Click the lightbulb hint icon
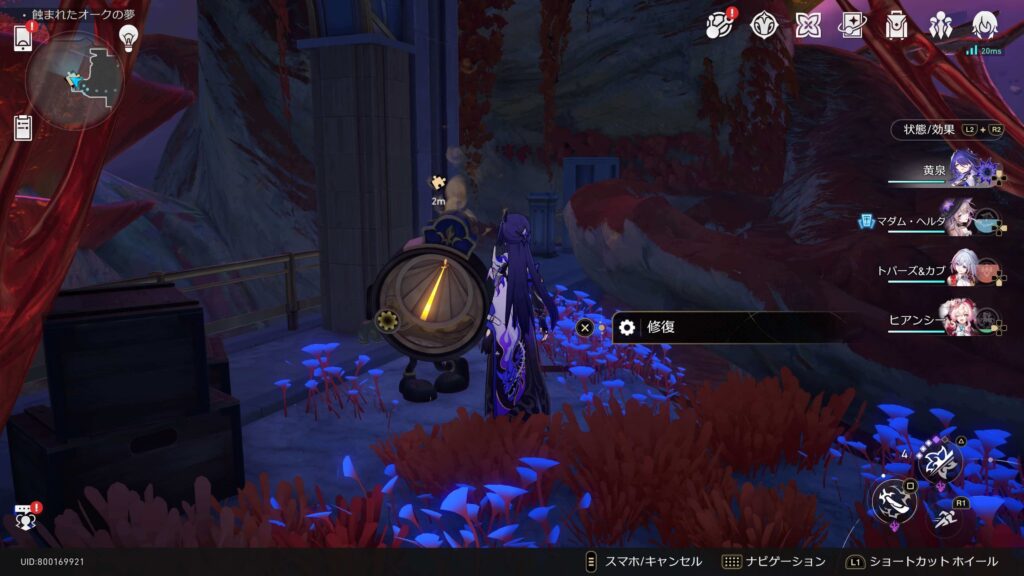The image size is (1024, 576). tap(128, 37)
